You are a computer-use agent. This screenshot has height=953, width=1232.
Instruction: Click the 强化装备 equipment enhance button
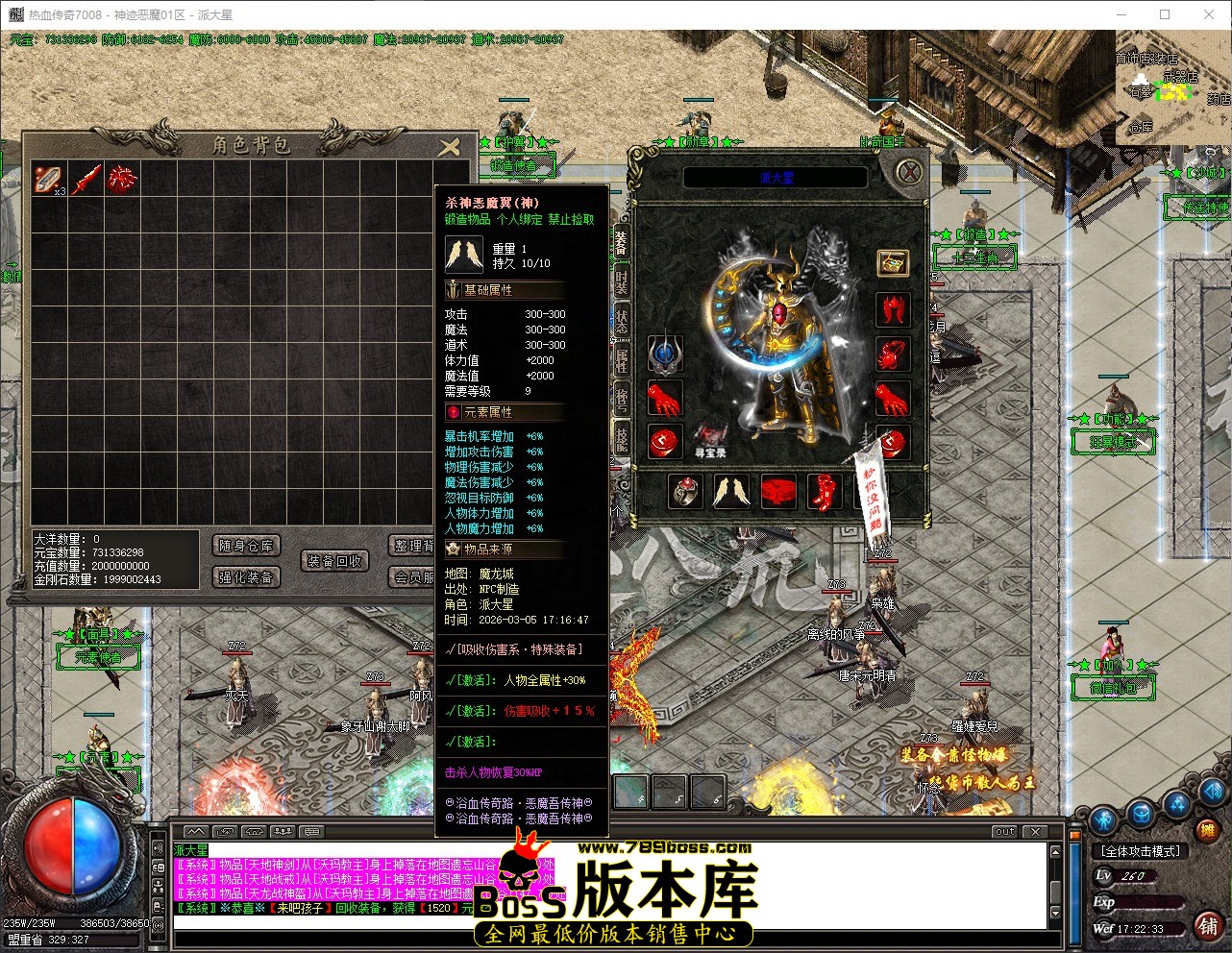pos(245,577)
